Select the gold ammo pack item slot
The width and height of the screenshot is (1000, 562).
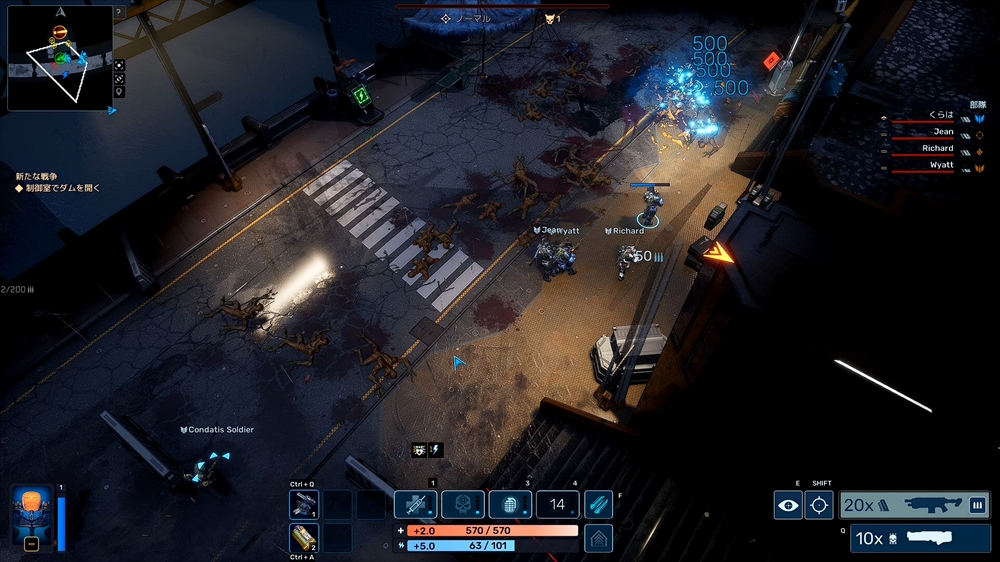pyautogui.click(x=304, y=538)
